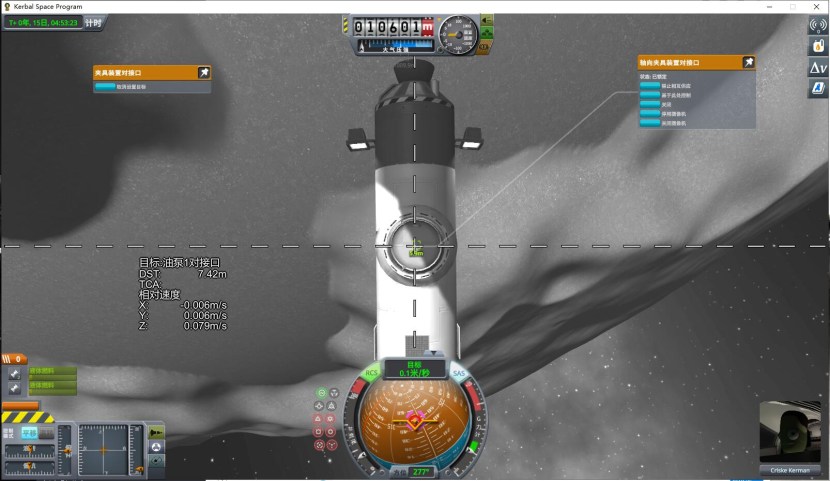Toggle the SAS indicator on the navball
Image resolution: width=830 pixels, height=481 pixels.
460,374
